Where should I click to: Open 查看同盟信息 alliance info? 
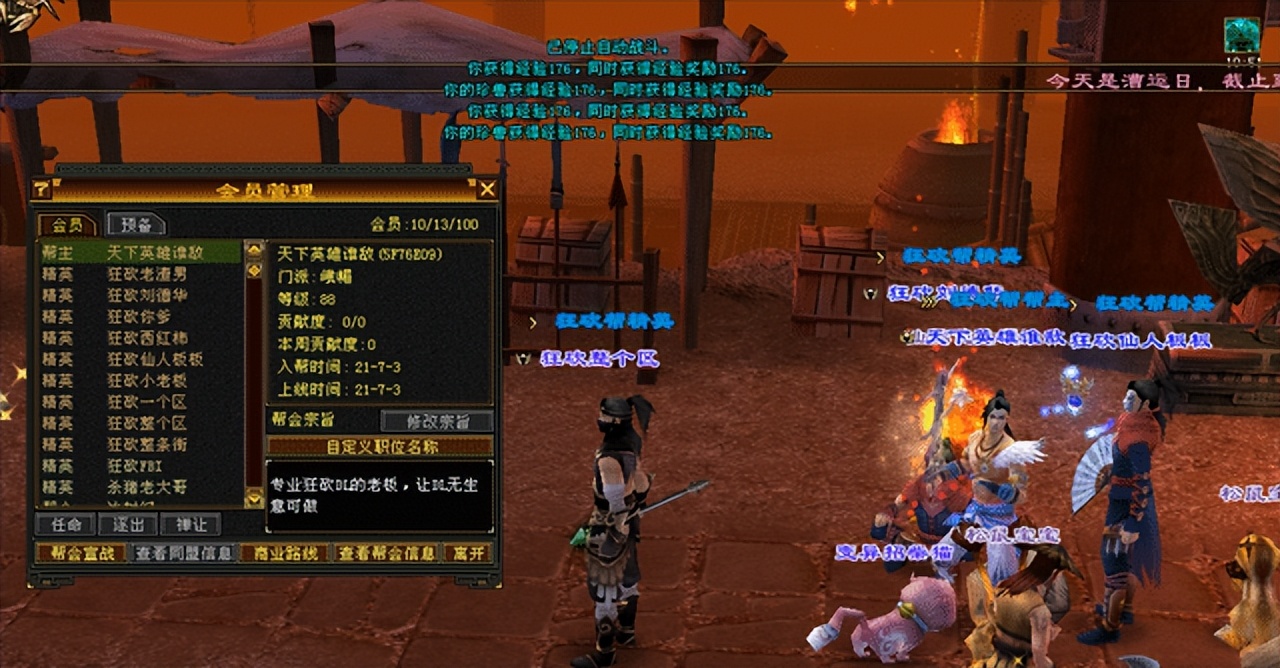coord(184,552)
